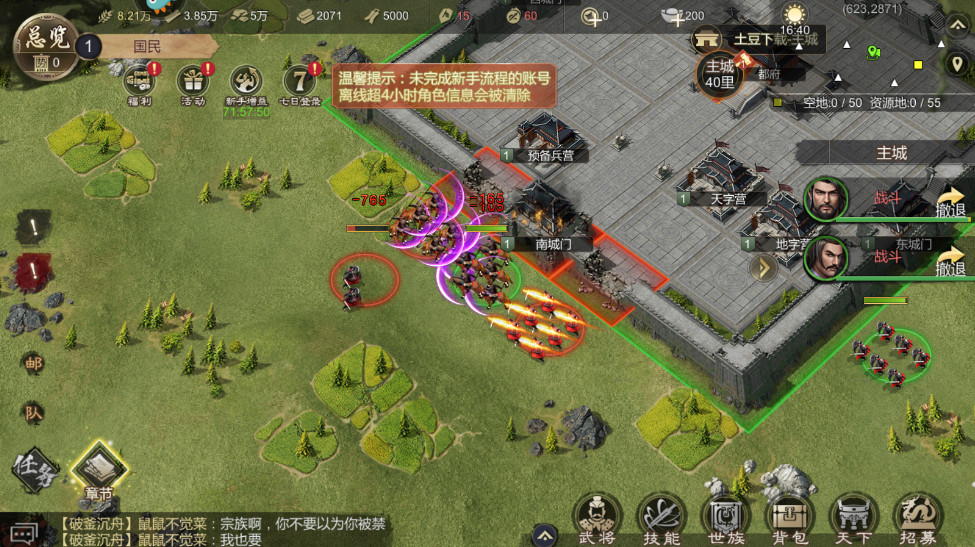Open the 任务 quest button
The image size is (975, 547).
pos(35,467)
